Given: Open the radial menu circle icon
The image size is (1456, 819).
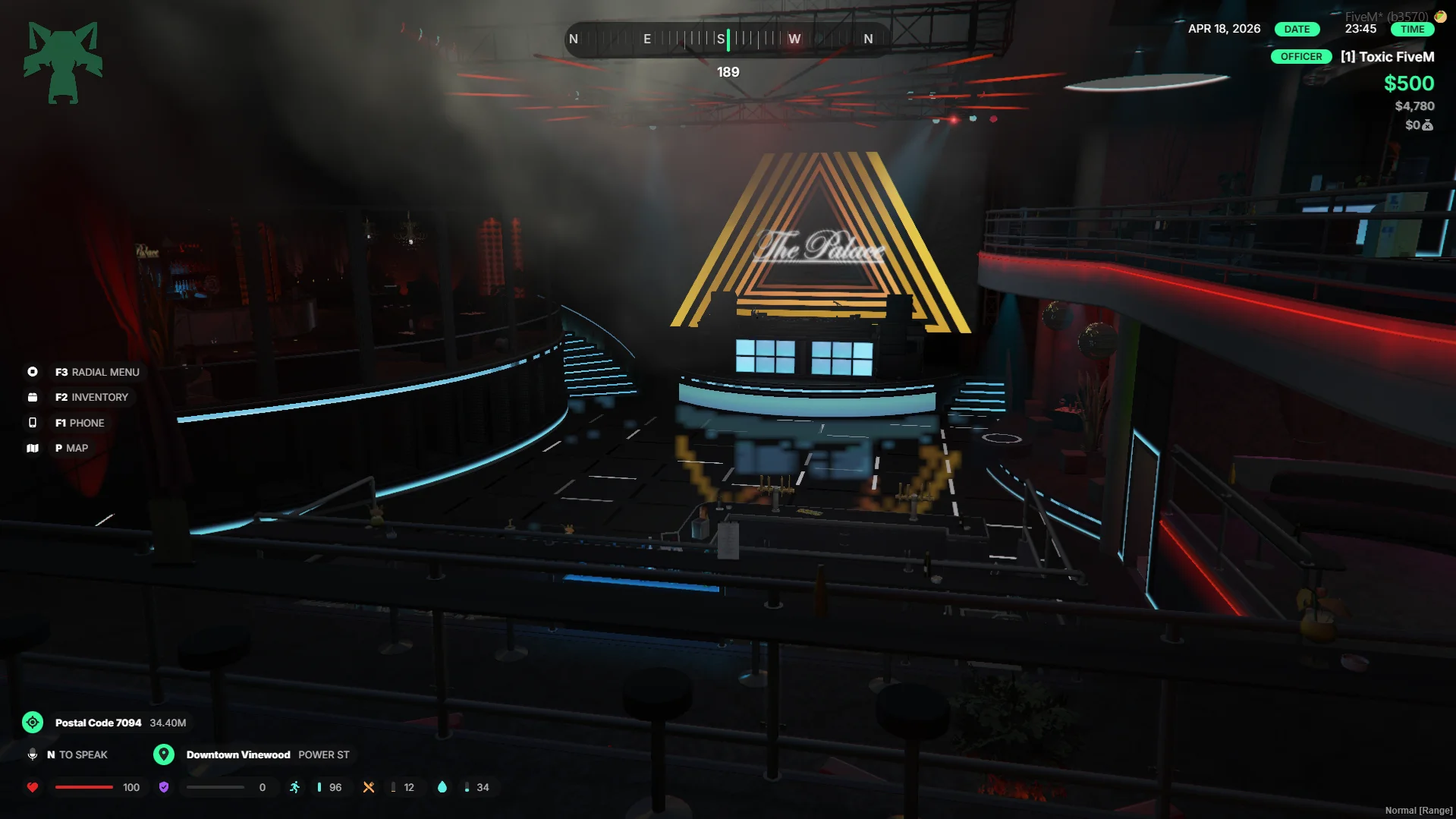Looking at the screenshot, I should [33, 372].
